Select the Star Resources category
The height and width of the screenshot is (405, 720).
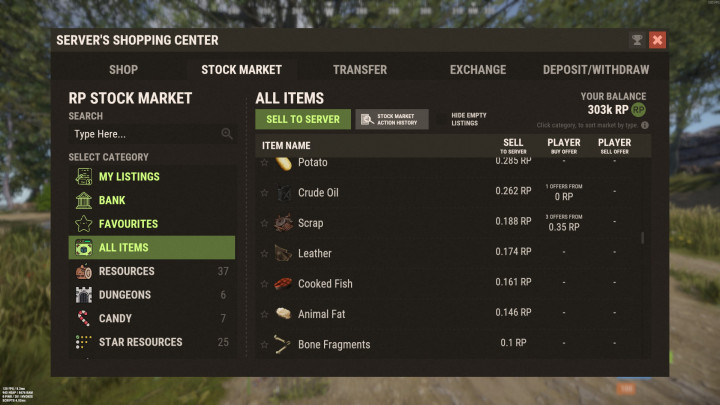click(140, 342)
